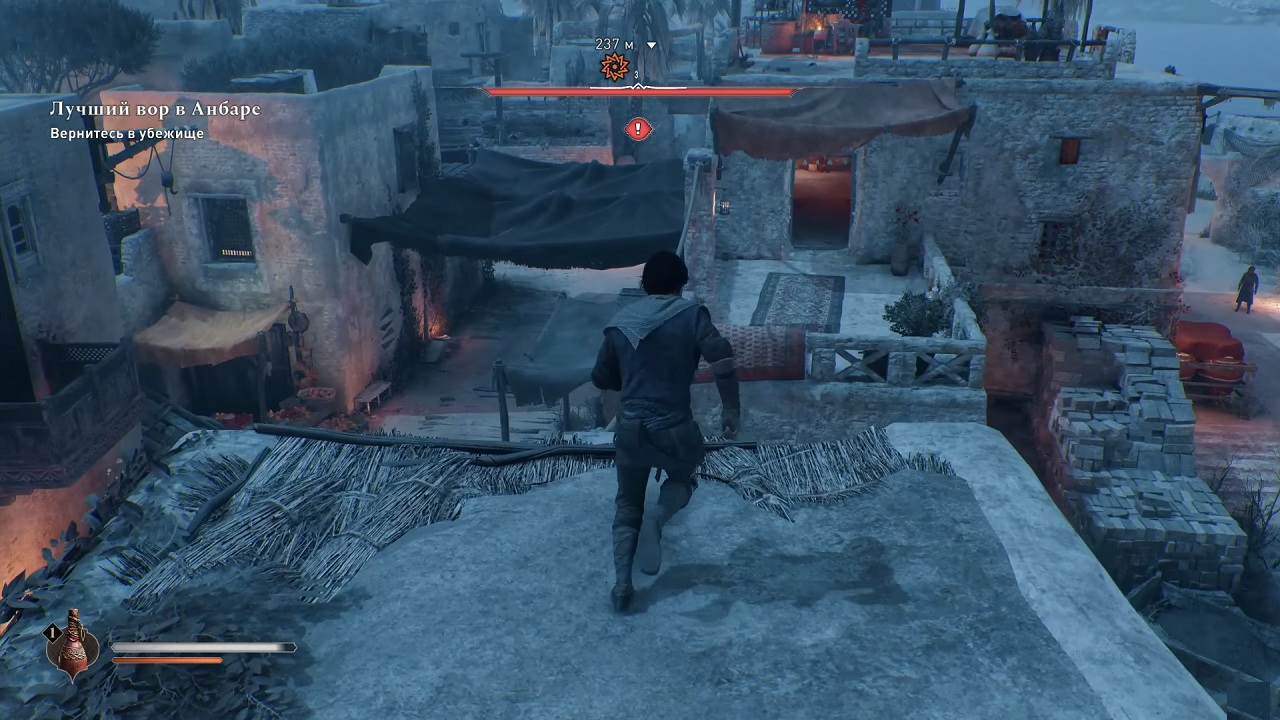Image resolution: width=1280 pixels, height=720 pixels.
Task: Click the red notoriety exclamation icon
Action: point(639,130)
